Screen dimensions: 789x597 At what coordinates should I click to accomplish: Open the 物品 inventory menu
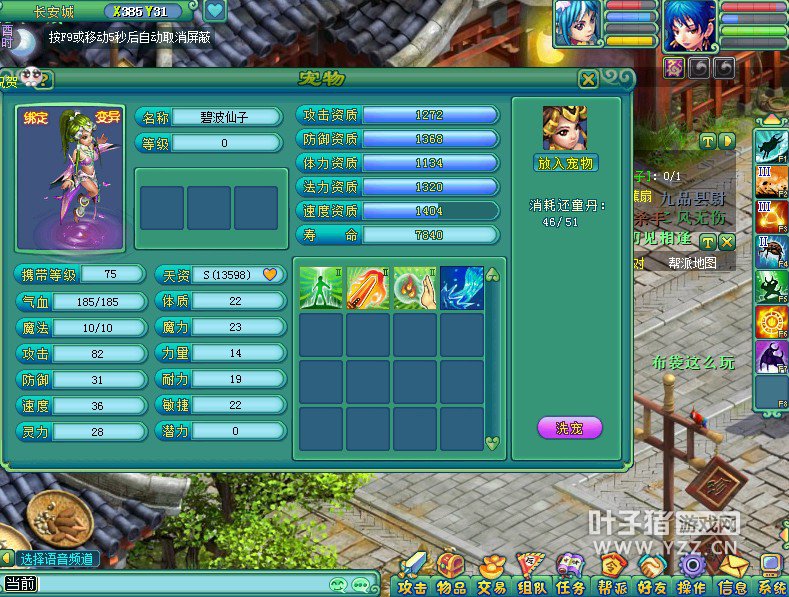pos(451,574)
